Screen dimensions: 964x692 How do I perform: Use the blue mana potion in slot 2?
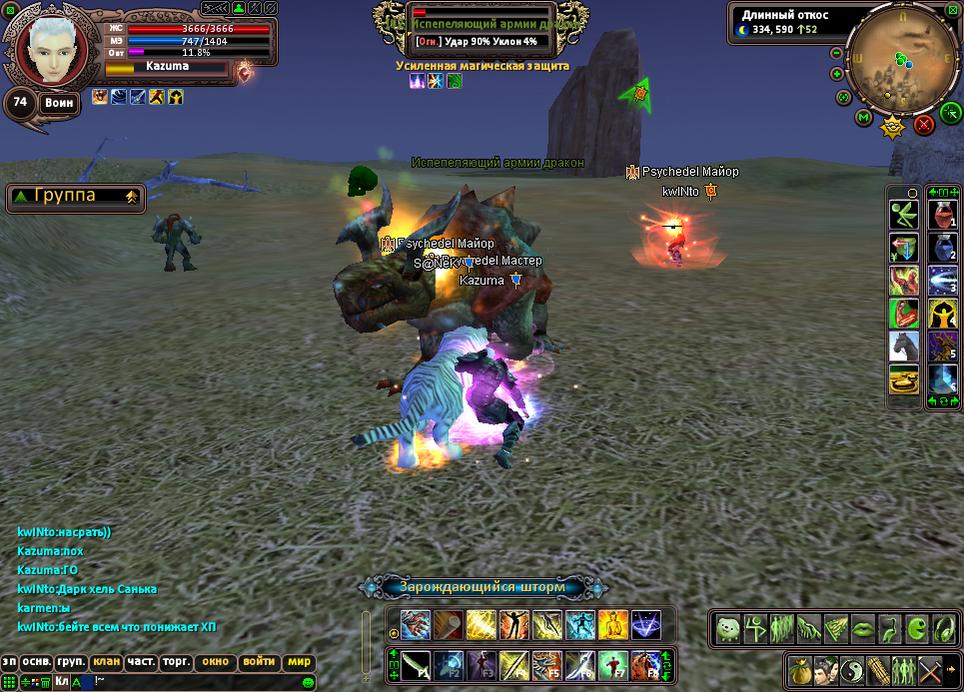pyautogui.click(x=941, y=247)
